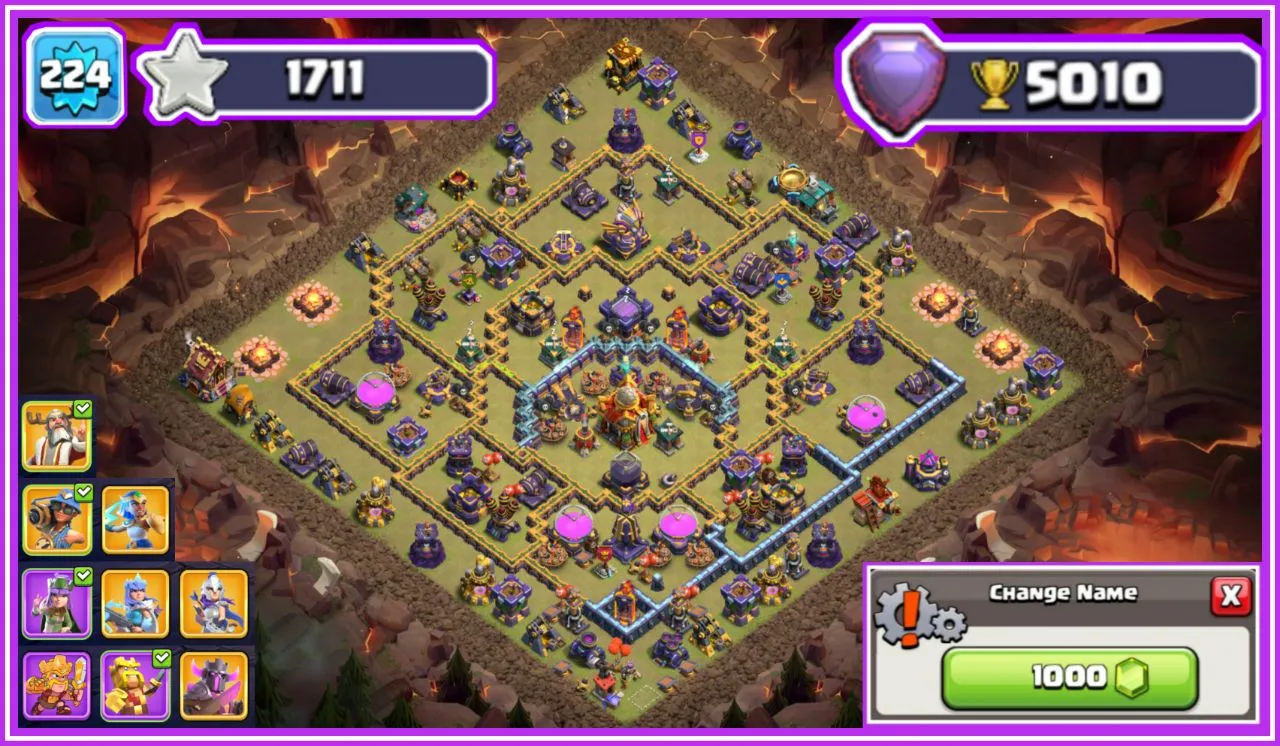Open the experience level 224 badge

[x=75, y=73]
